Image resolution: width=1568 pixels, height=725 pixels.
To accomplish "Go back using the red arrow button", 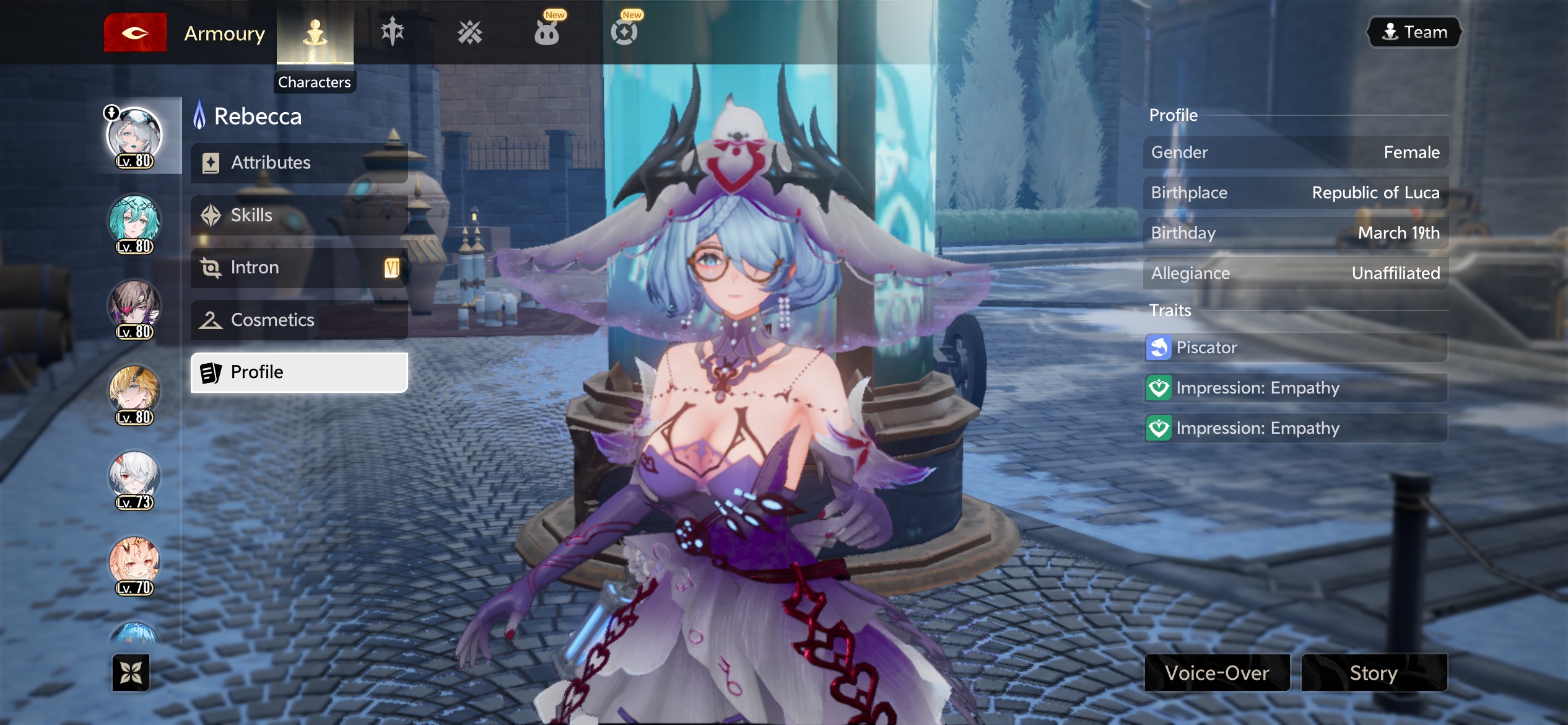I will tap(135, 33).
